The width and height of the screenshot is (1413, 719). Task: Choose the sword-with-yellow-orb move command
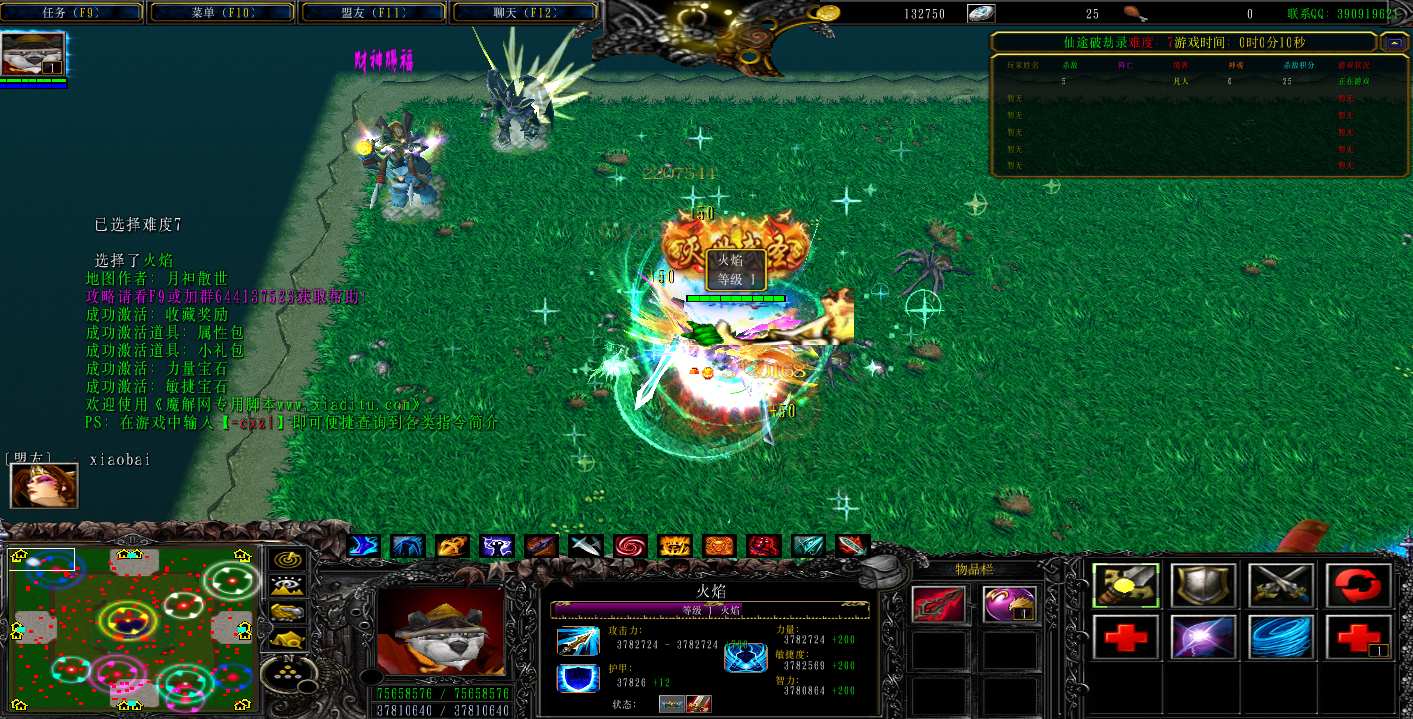coord(1126,585)
